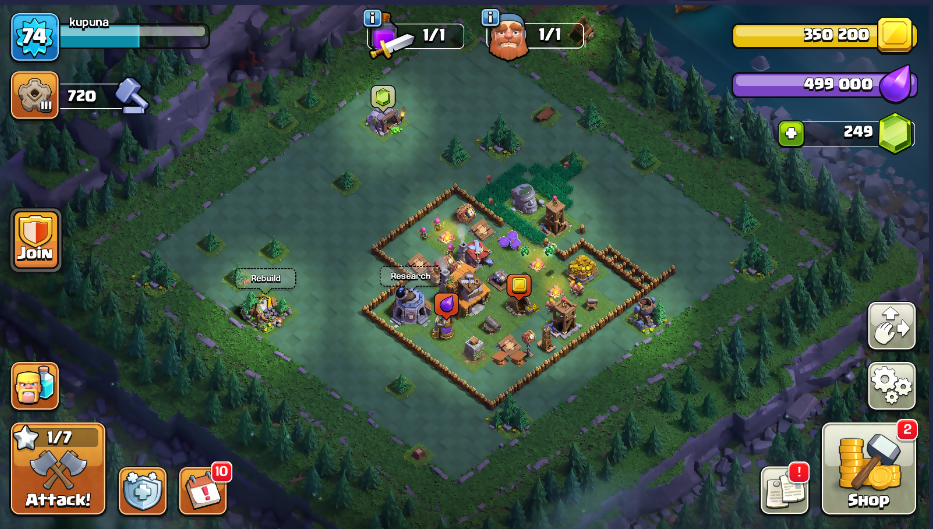
Task: Open the news scroll with alert badge
Action: click(x=784, y=490)
